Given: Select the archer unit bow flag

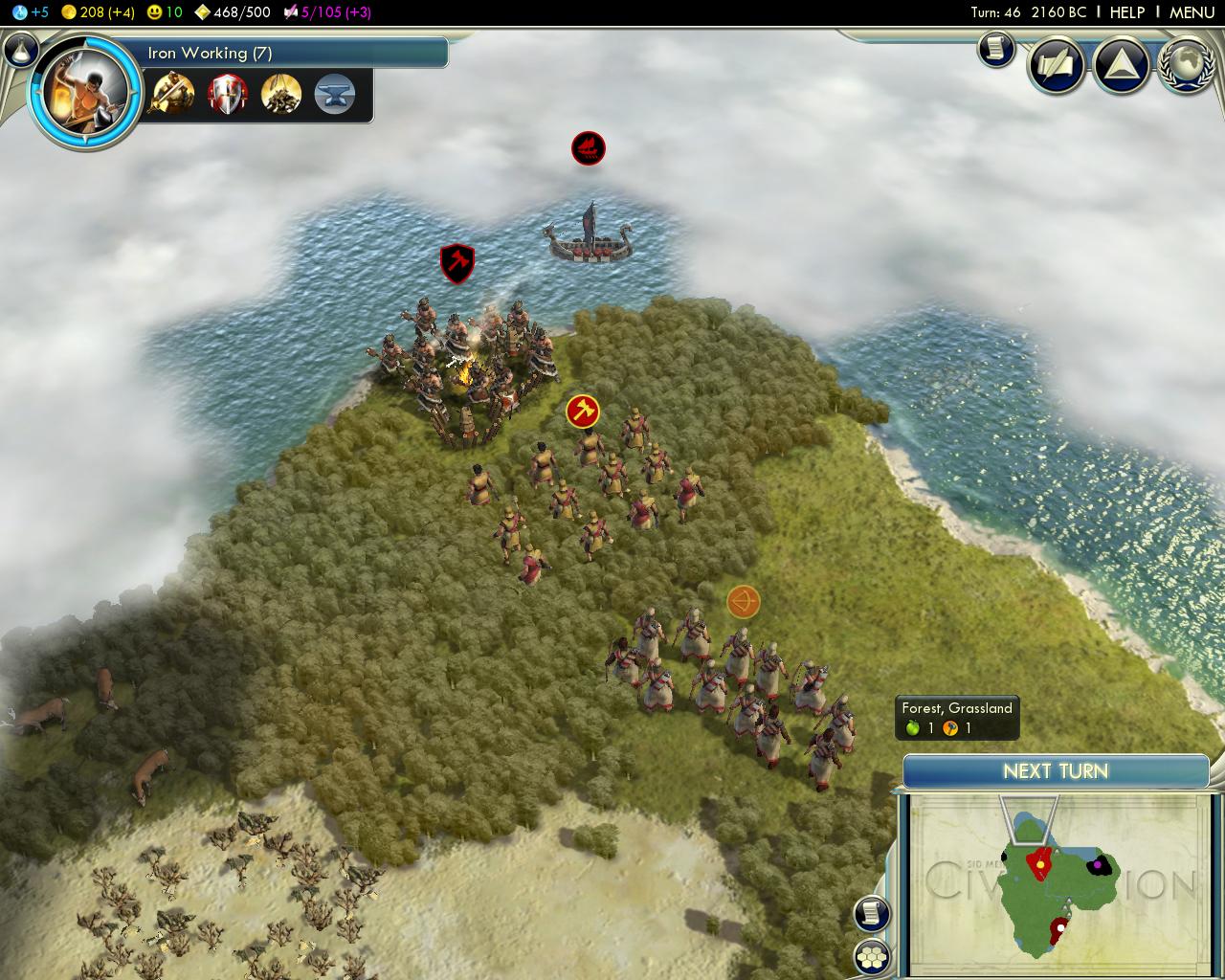Looking at the screenshot, I should tap(743, 602).
